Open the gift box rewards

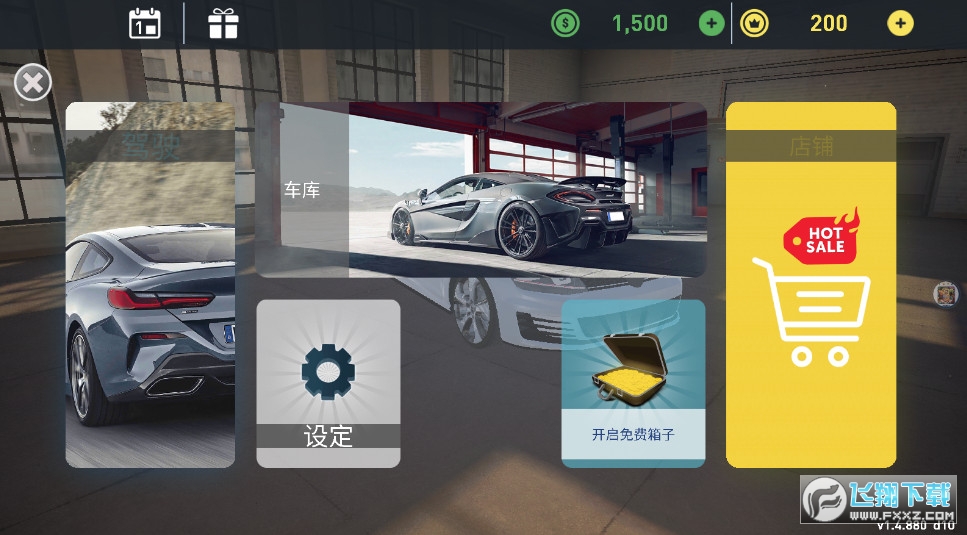(x=223, y=23)
